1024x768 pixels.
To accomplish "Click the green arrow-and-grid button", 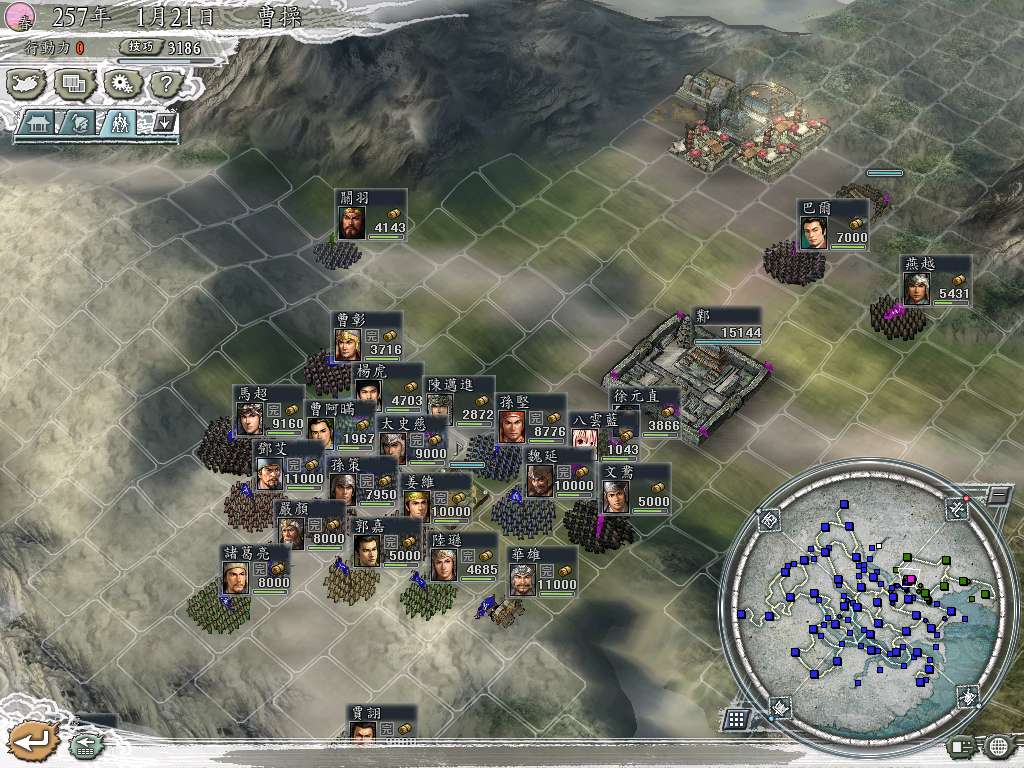I will pyautogui.click(x=84, y=745).
